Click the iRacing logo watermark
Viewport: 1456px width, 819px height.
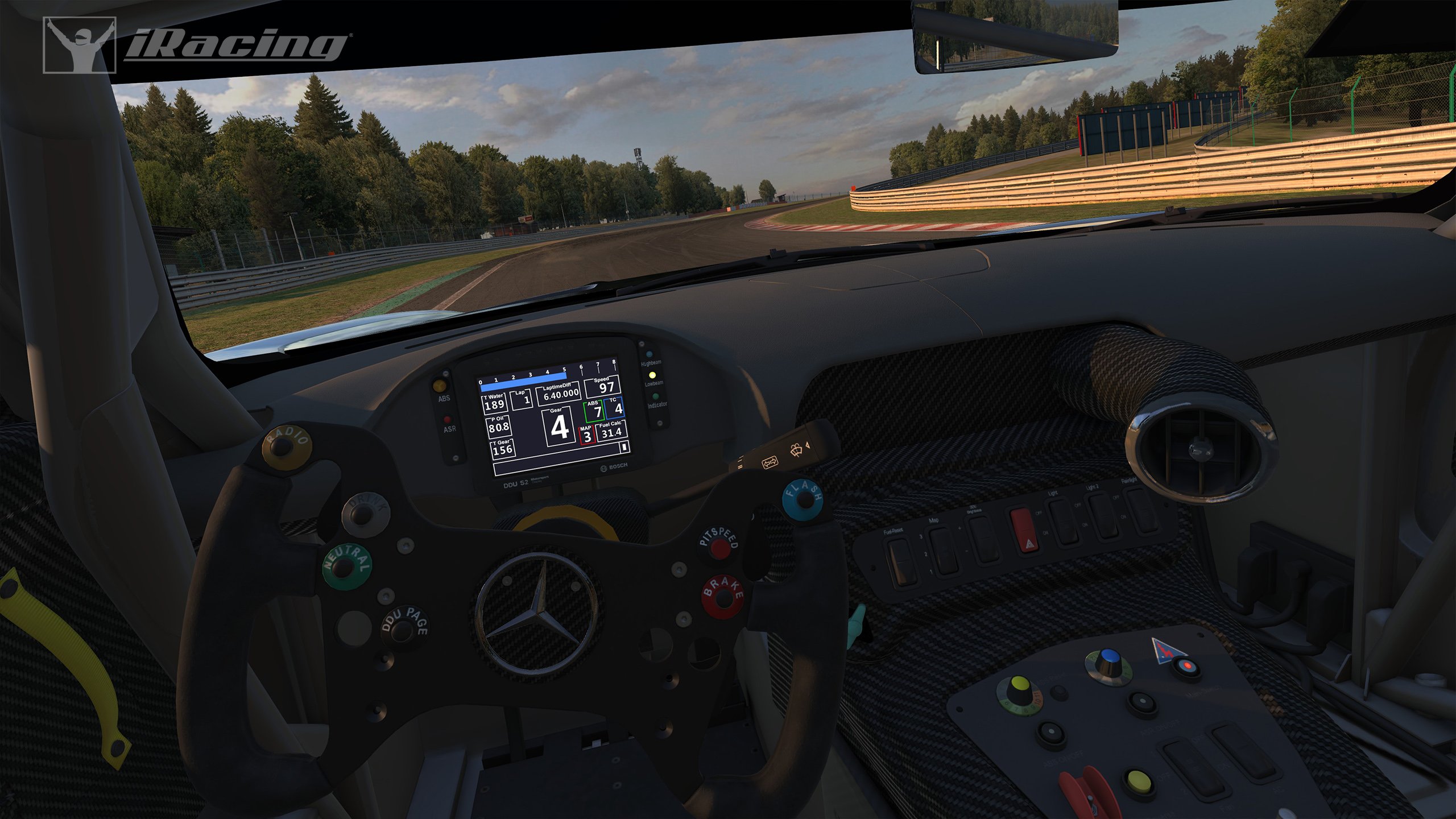[195, 45]
